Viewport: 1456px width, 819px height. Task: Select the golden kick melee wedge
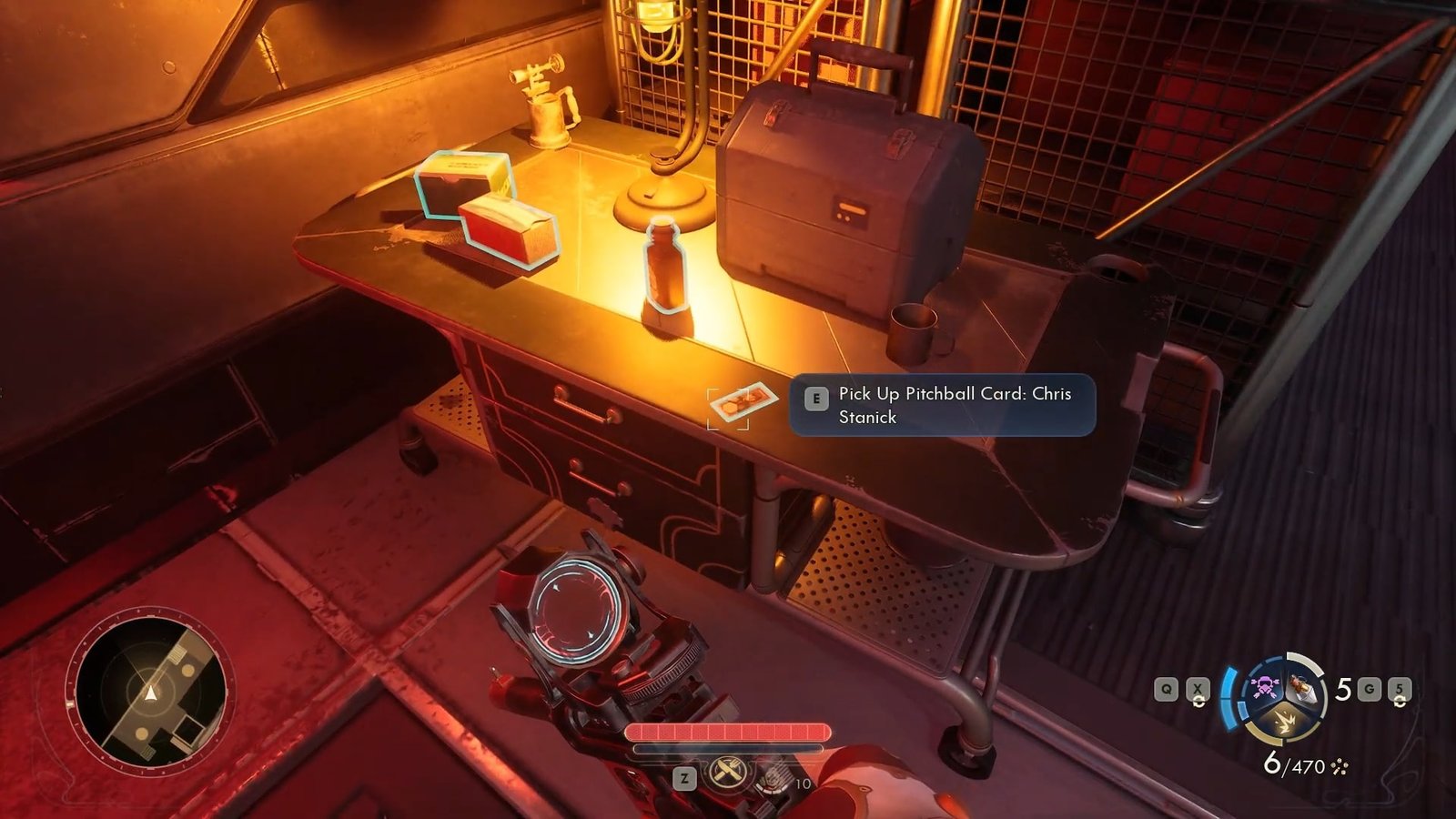coord(1286,721)
